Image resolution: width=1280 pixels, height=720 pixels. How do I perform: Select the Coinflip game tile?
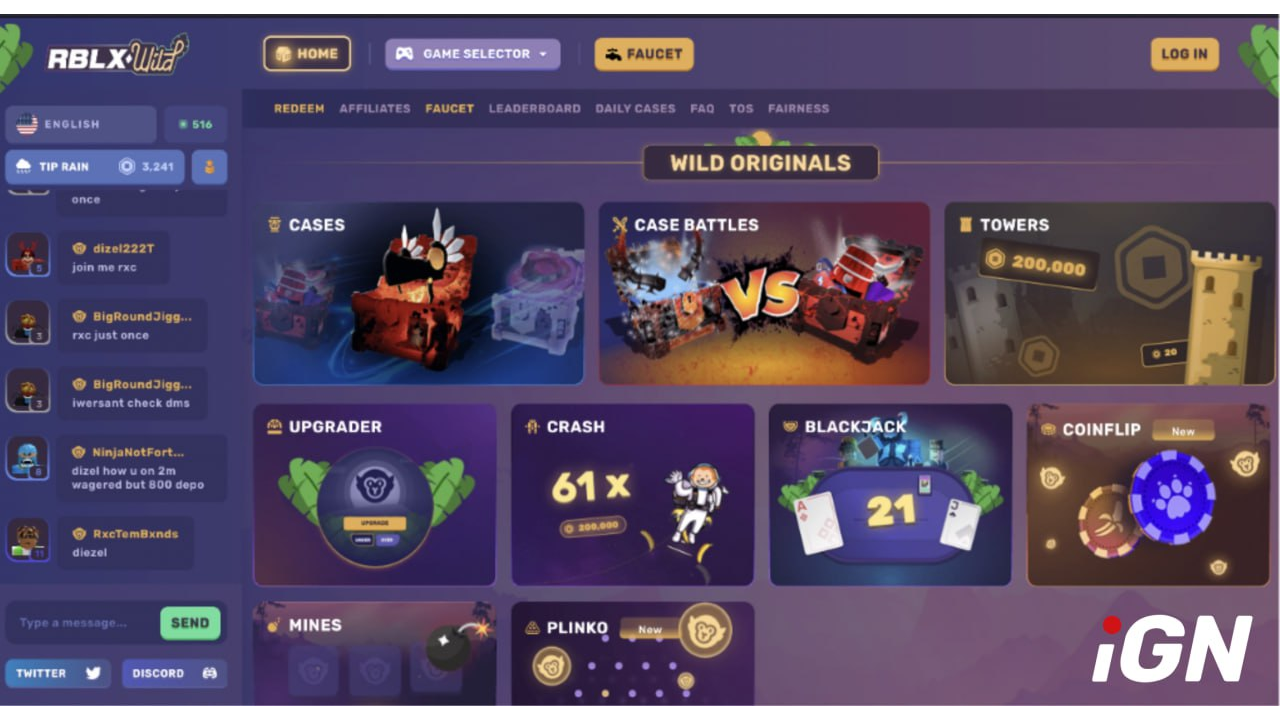[x=1148, y=495]
